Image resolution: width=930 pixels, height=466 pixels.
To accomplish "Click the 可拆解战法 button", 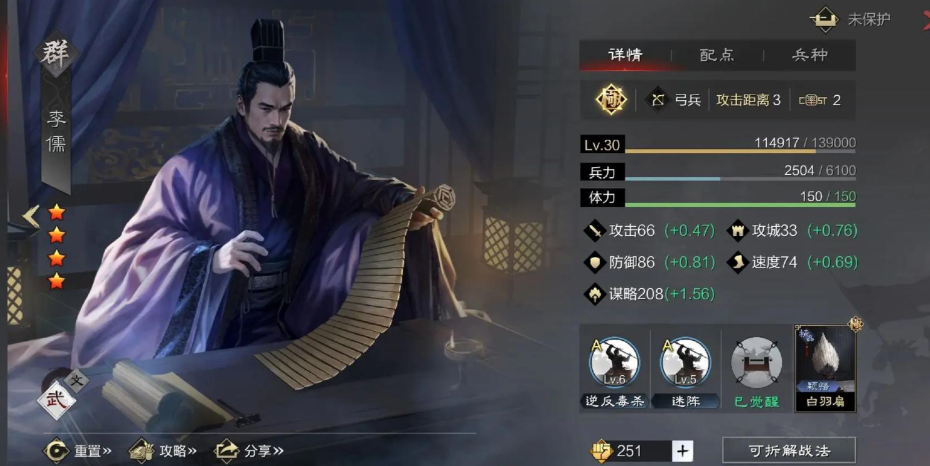I will (x=789, y=450).
